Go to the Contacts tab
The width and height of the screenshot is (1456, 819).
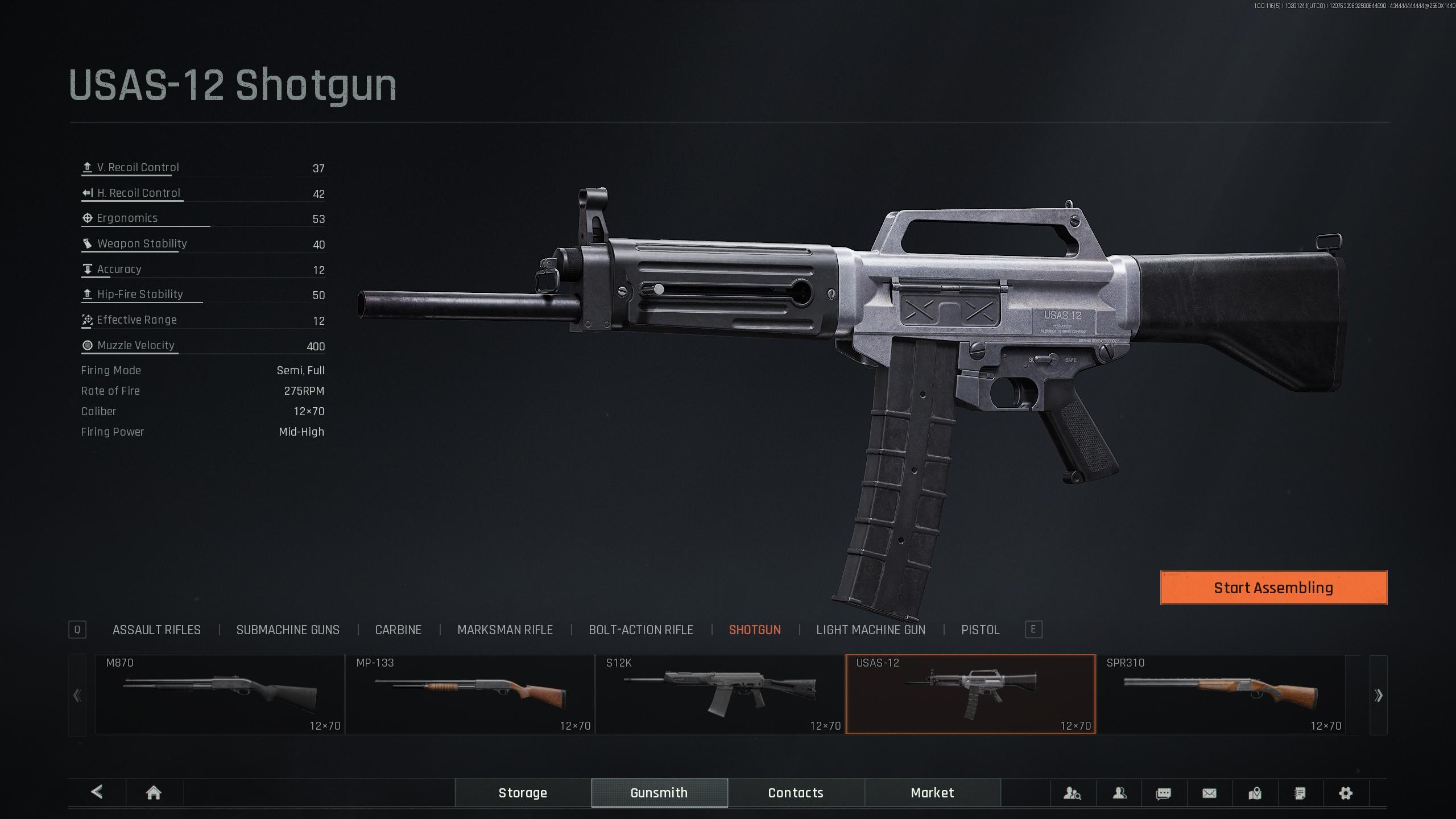point(796,793)
